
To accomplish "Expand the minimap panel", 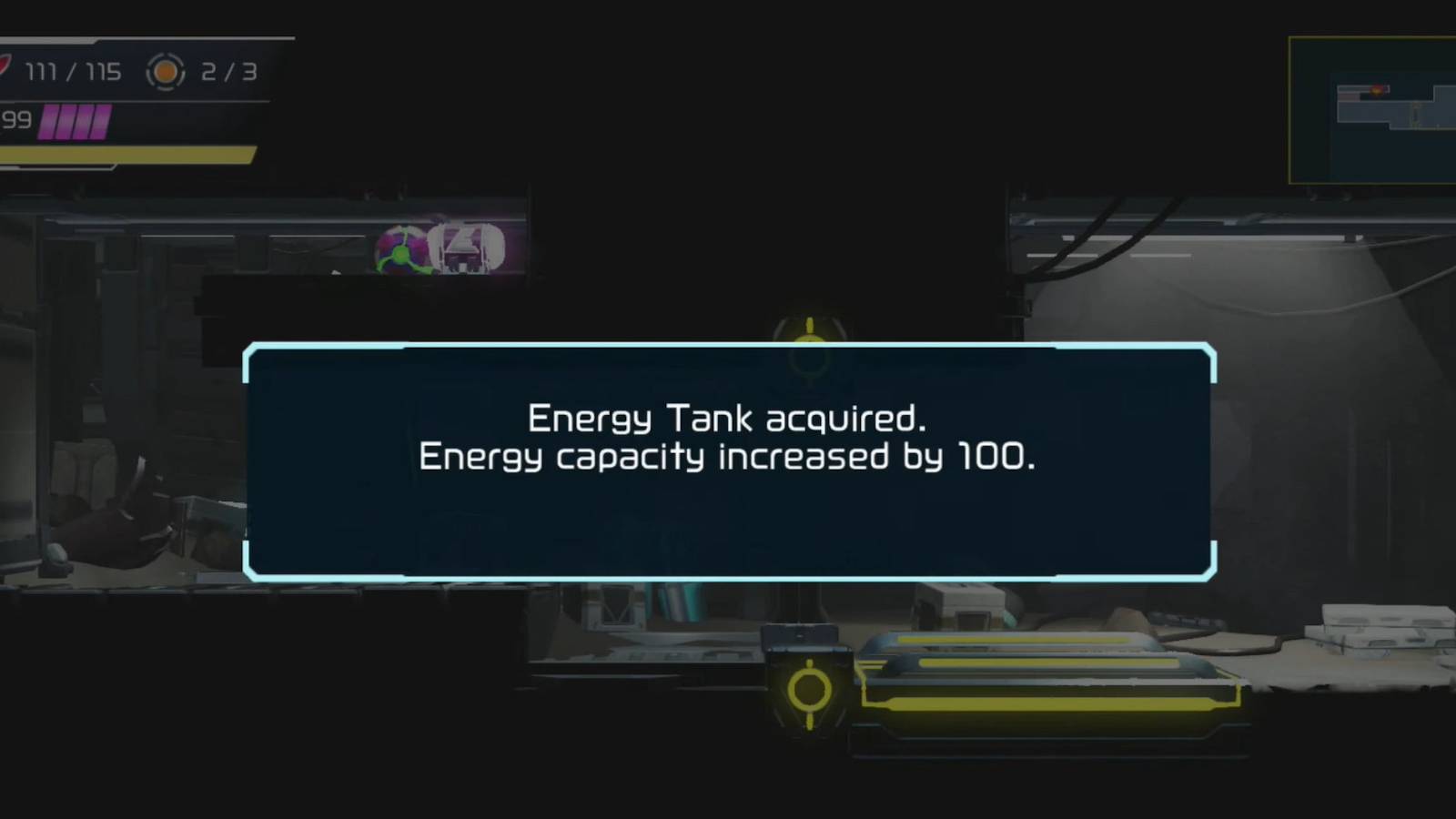I will [1372, 109].
